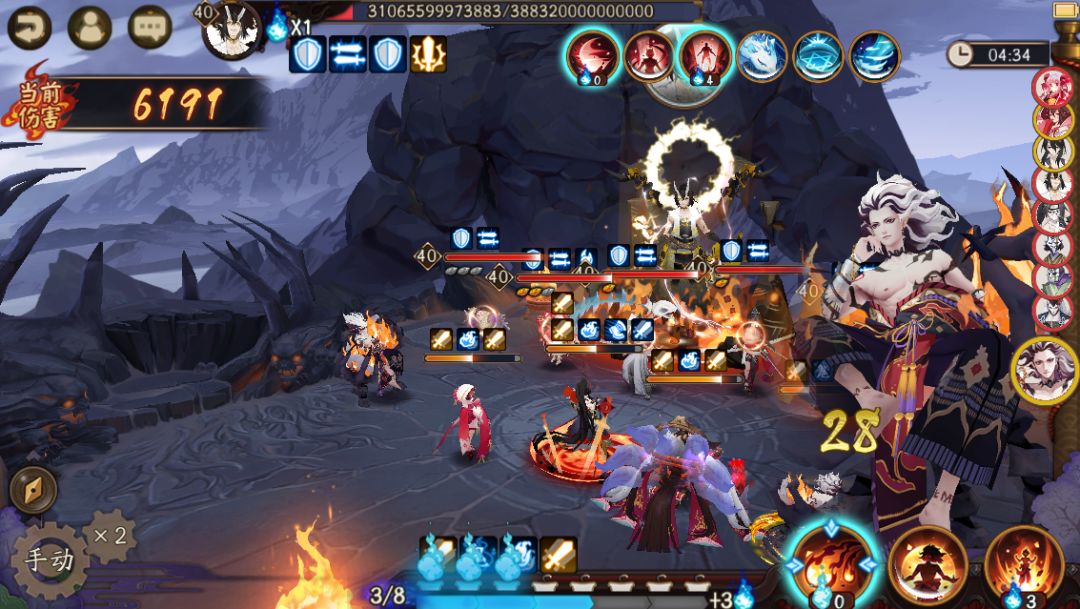Screen dimensions: 1080x609
Task: Open the friends profile icon
Action: tap(89, 27)
